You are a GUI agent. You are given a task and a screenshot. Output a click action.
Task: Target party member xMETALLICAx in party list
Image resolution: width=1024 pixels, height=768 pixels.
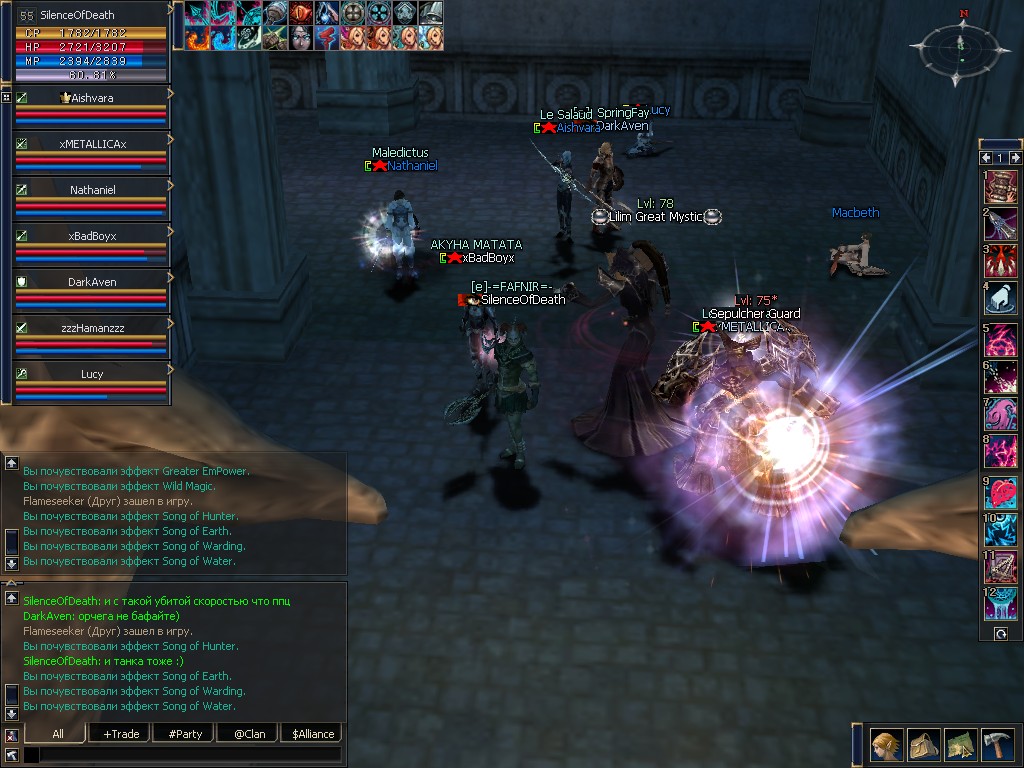tap(92, 144)
